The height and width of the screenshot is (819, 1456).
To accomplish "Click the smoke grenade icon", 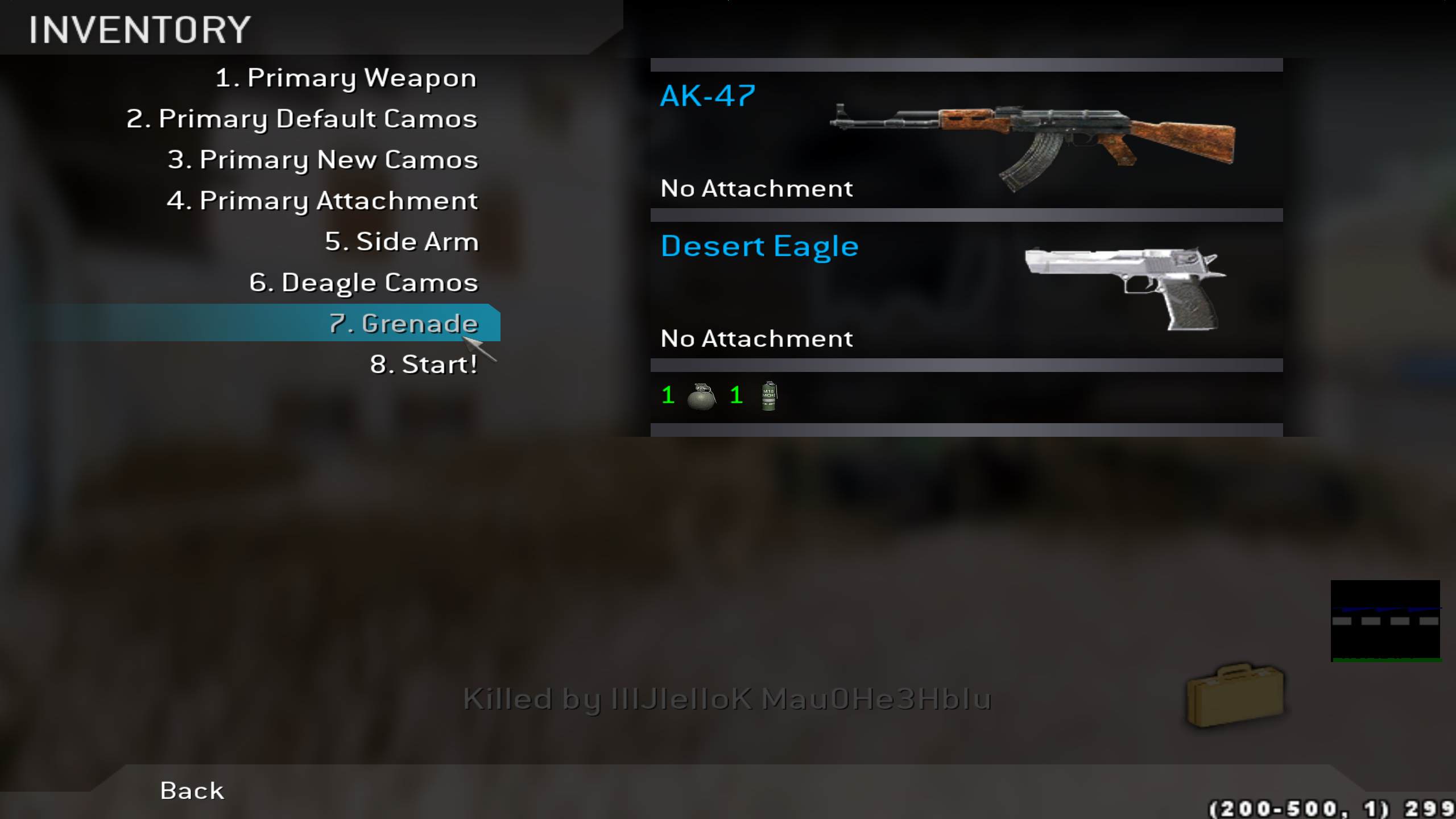I will [768, 396].
